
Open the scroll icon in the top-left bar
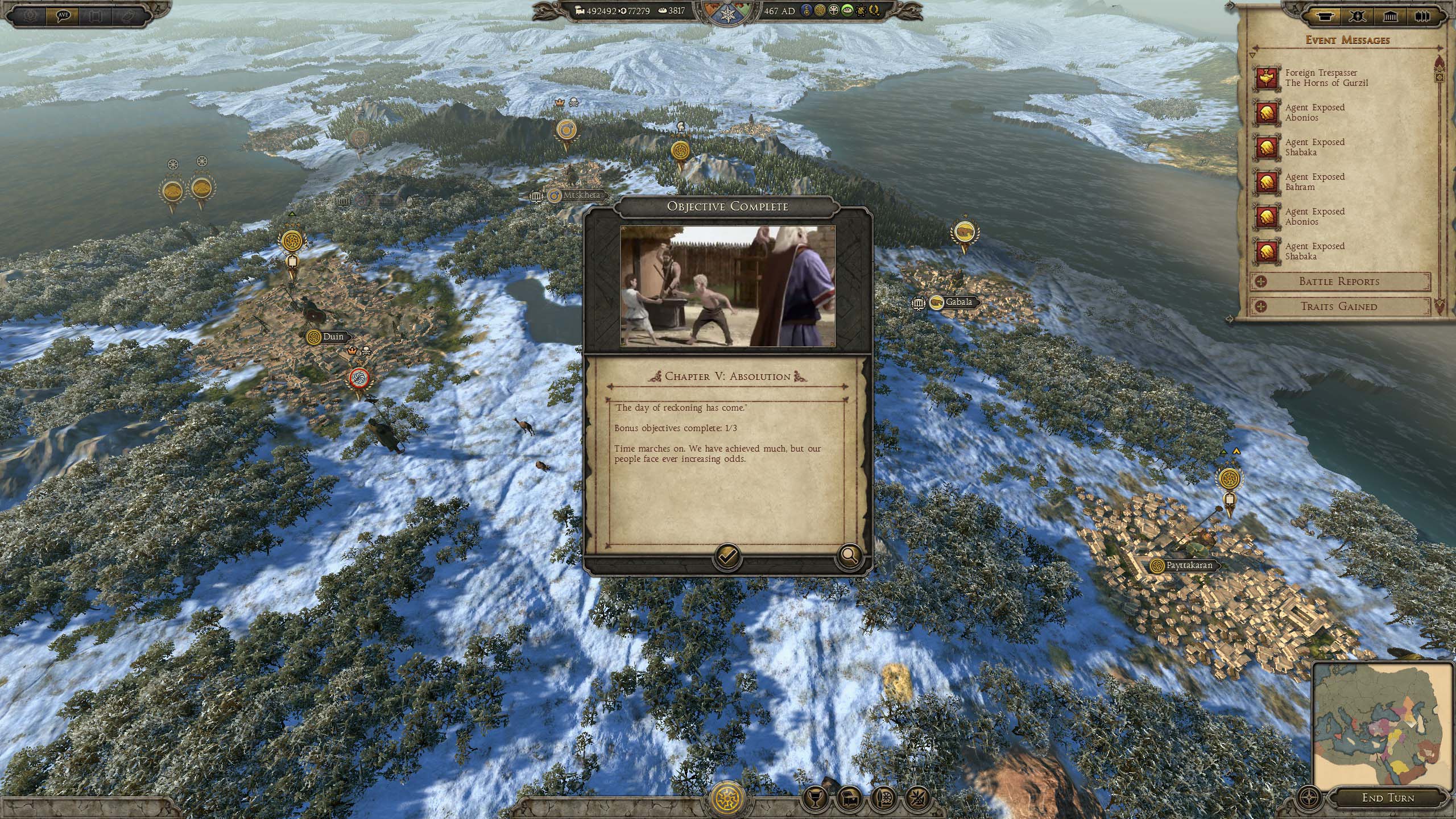96,15
